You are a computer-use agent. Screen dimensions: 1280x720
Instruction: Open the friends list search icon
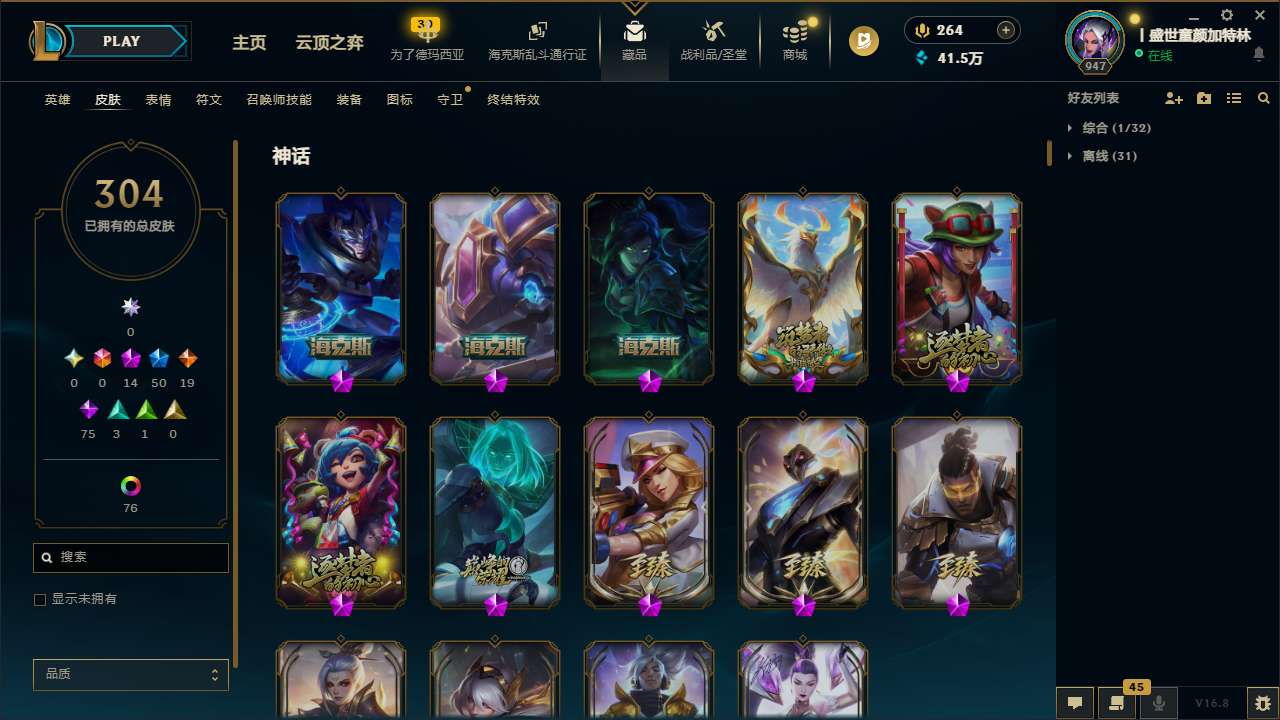pos(1264,98)
